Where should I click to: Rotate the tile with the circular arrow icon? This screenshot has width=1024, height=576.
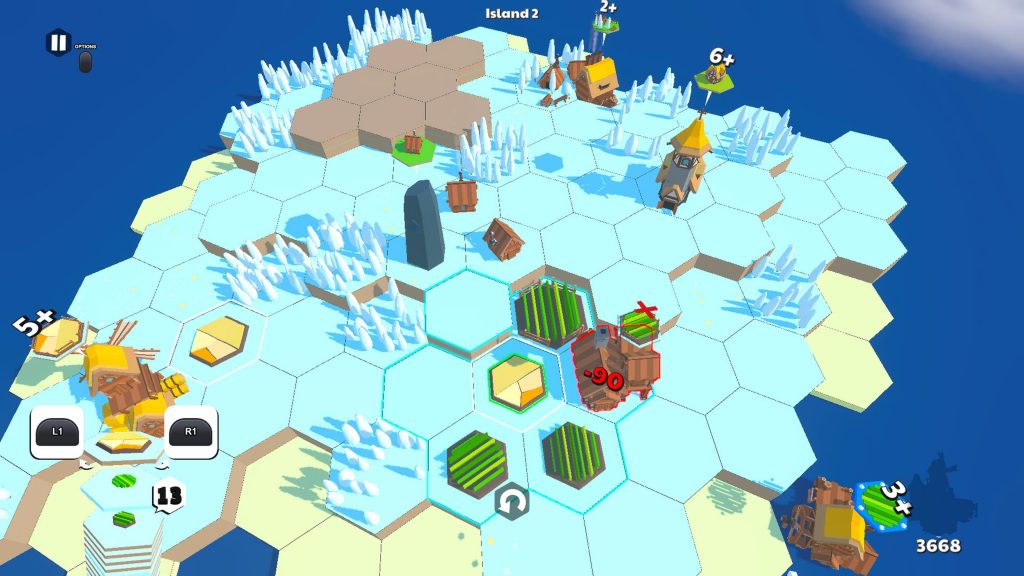point(512,500)
